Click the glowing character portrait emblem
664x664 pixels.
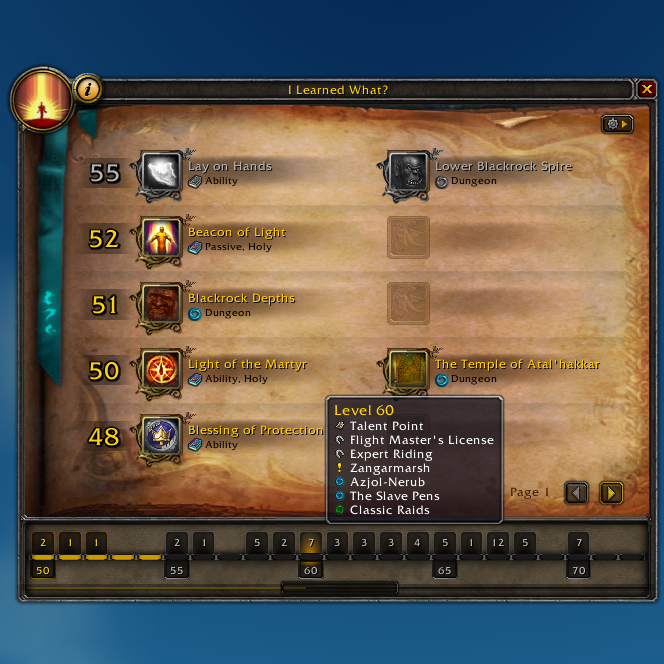pyautogui.click(x=42, y=100)
